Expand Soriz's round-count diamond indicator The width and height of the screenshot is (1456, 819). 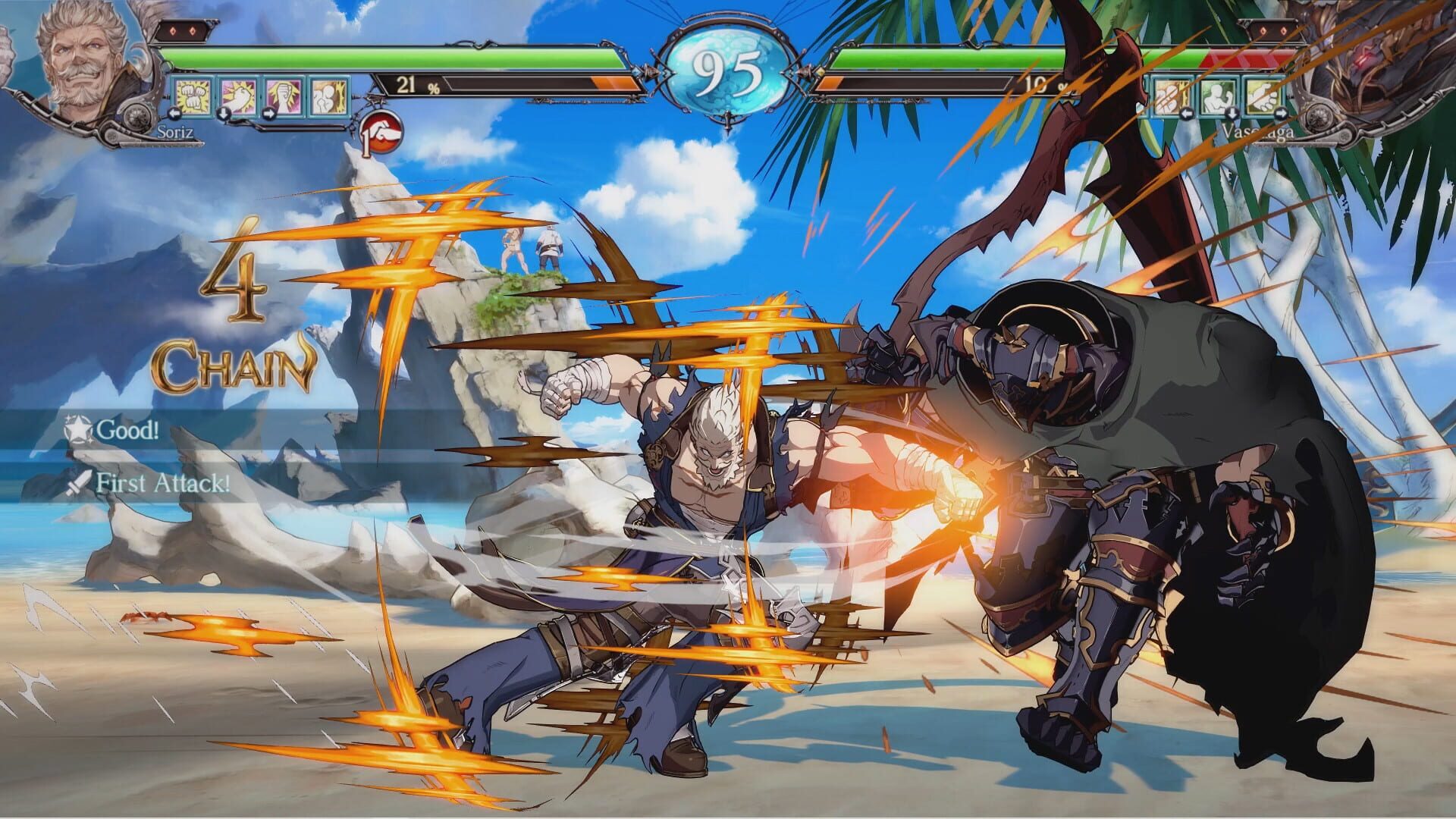pyautogui.click(x=182, y=32)
